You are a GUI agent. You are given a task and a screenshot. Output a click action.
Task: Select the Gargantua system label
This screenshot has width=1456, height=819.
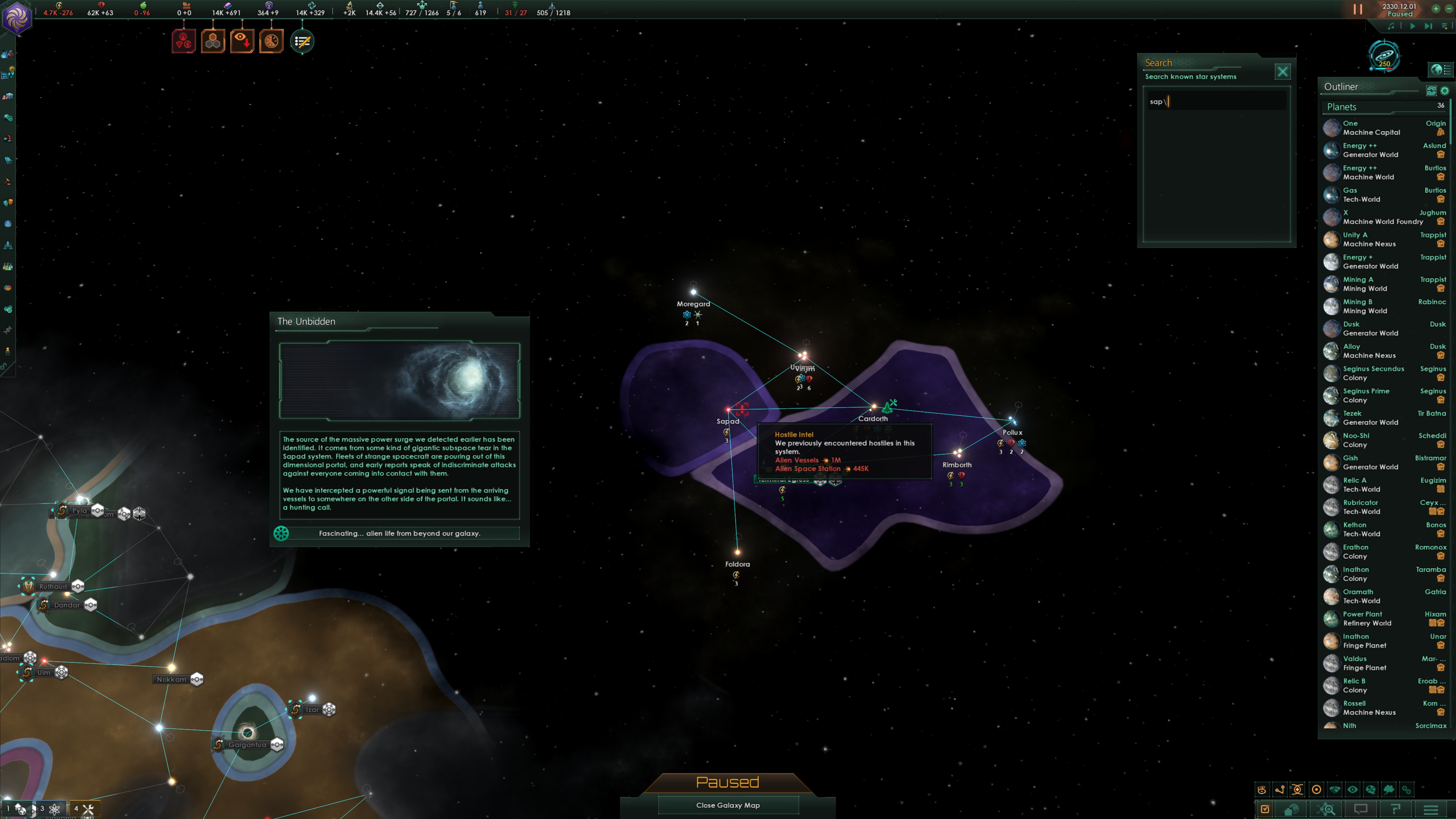[x=247, y=744]
